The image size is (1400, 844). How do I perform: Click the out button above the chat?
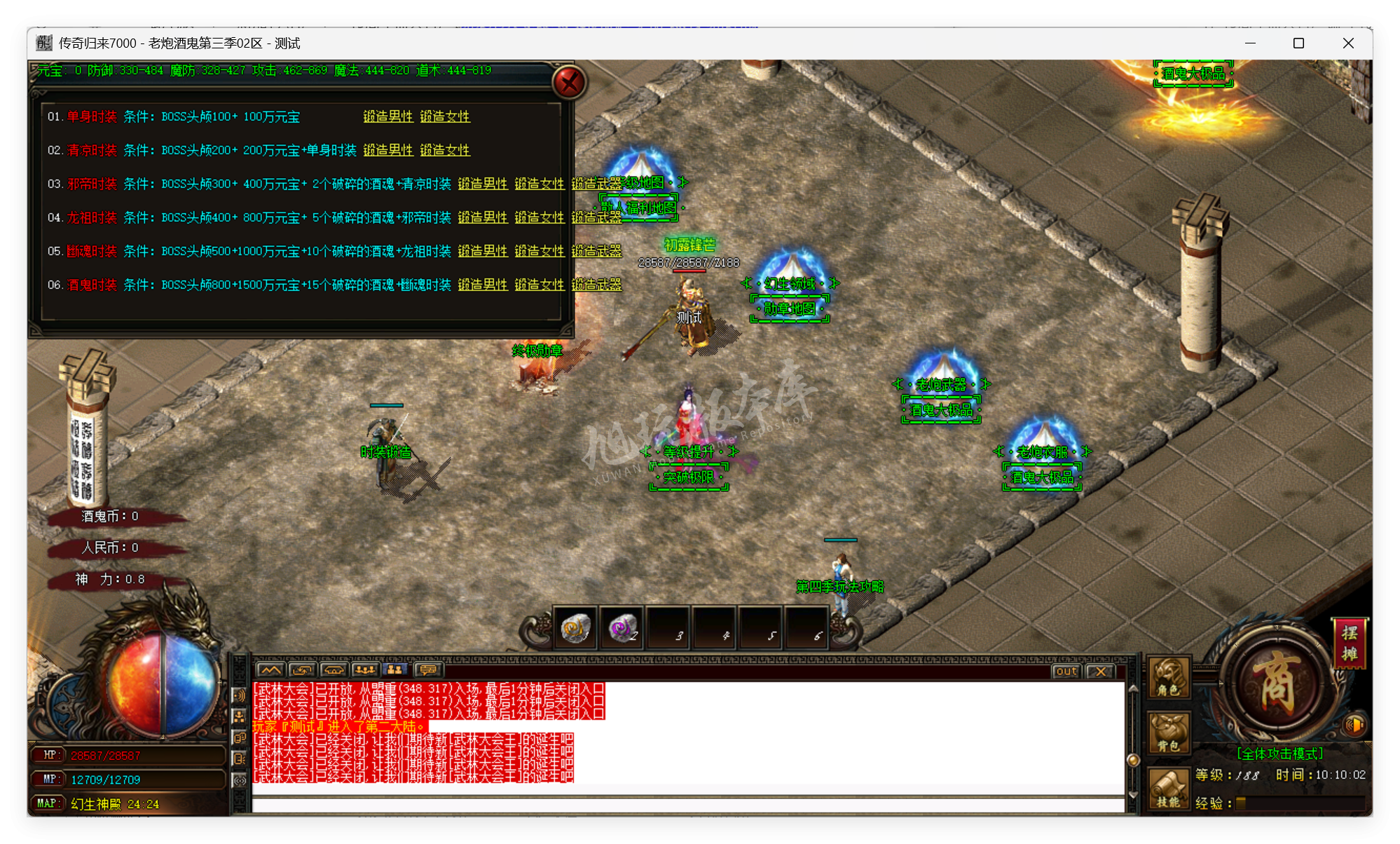1065,672
